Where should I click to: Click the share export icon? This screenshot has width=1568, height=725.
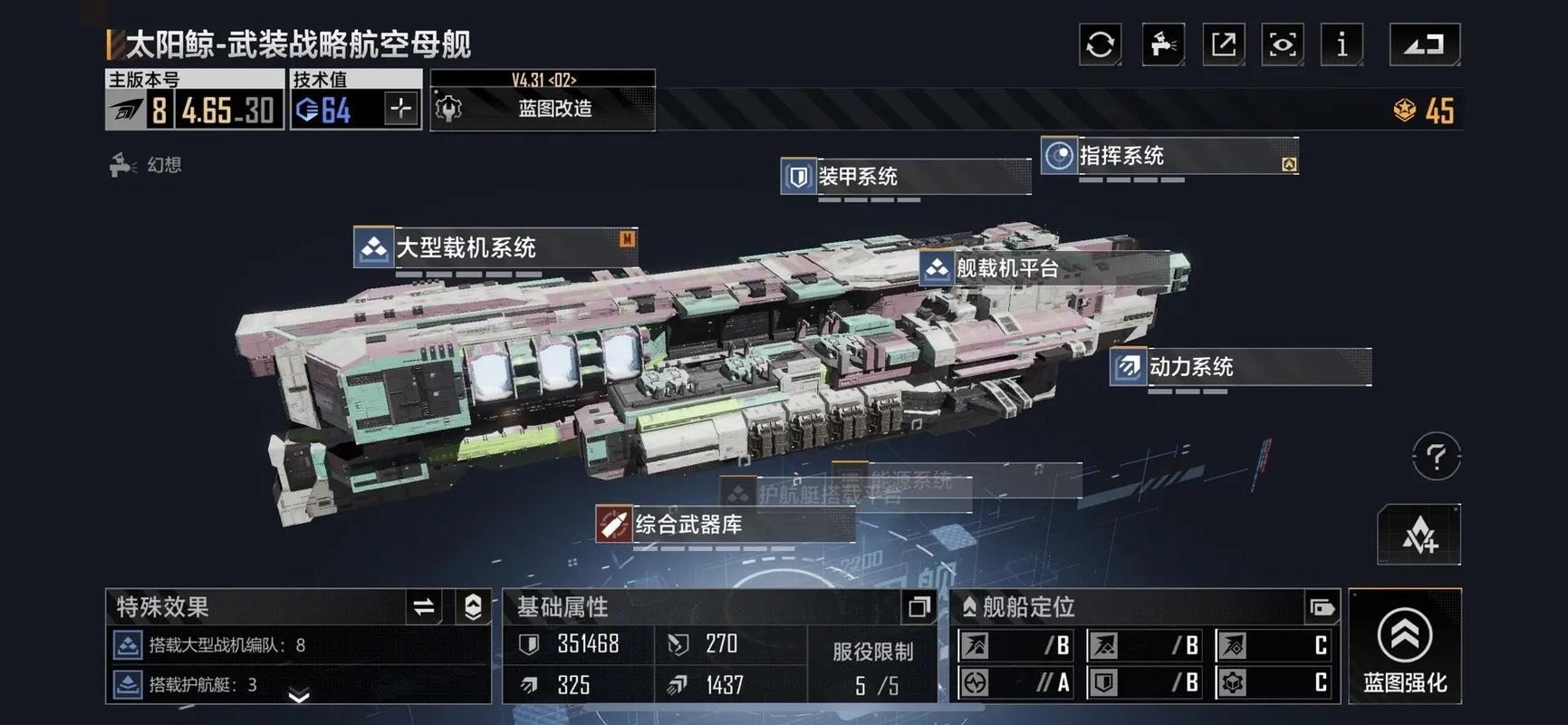1223,44
